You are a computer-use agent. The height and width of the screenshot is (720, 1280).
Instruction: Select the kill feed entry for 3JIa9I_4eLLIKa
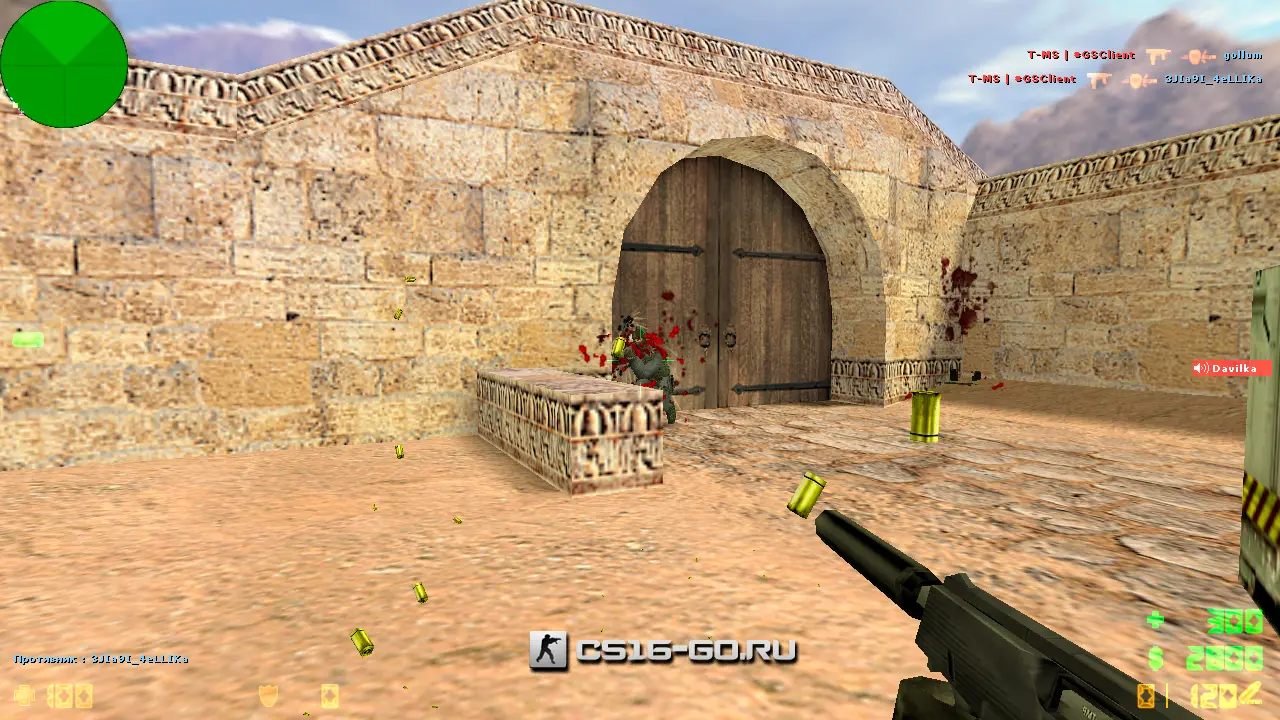click(1114, 79)
